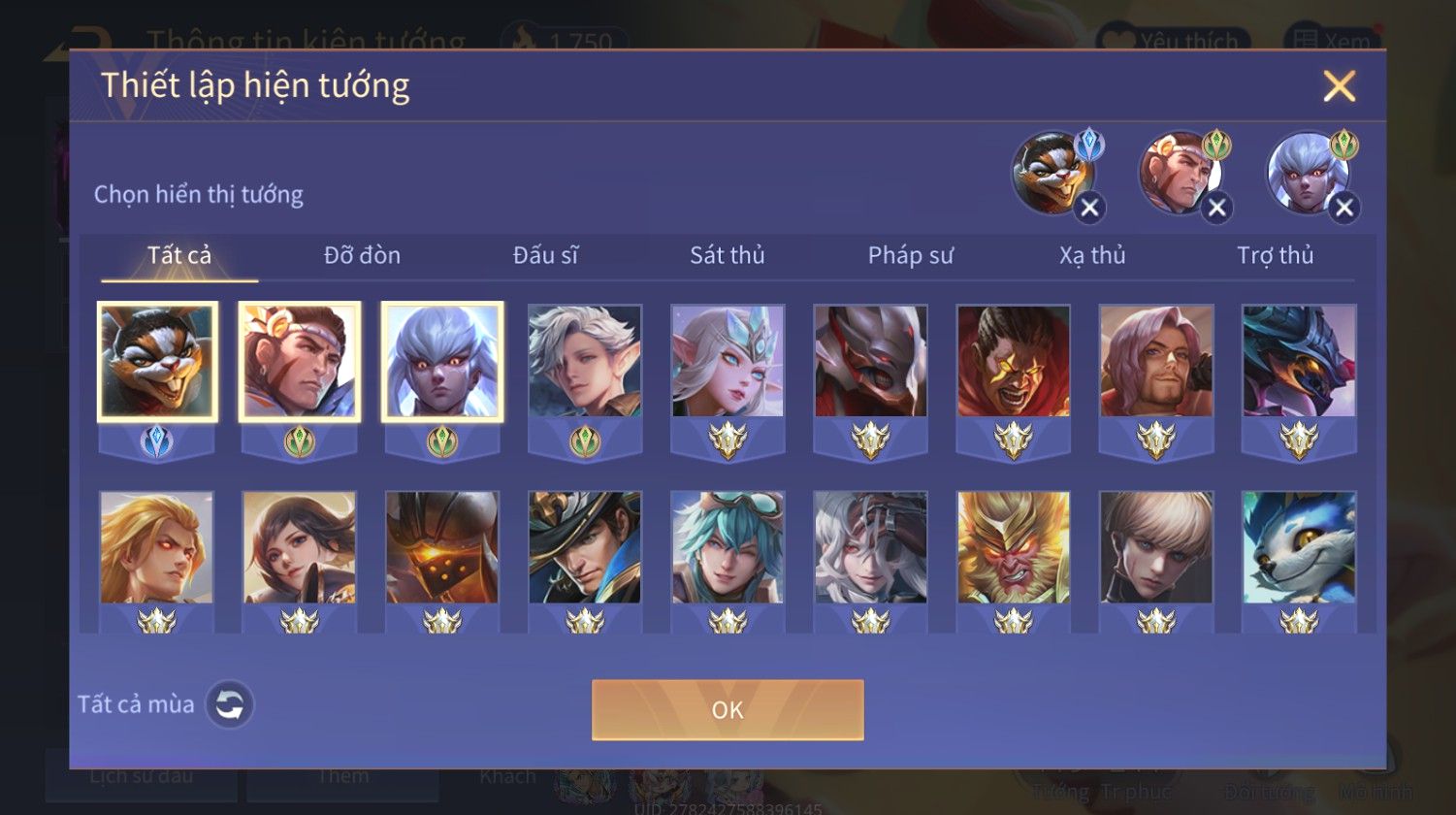Screen dimensions: 1456x815
Task: Choose the Trợ thủ category tab
Action: coord(1275,255)
